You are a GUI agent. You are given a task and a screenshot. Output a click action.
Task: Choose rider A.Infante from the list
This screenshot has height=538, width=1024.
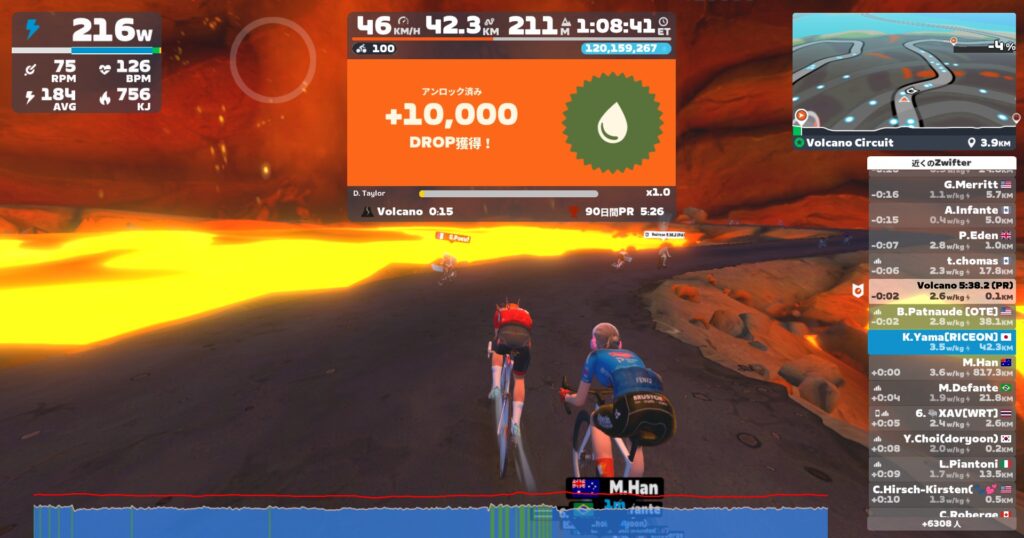point(942,214)
